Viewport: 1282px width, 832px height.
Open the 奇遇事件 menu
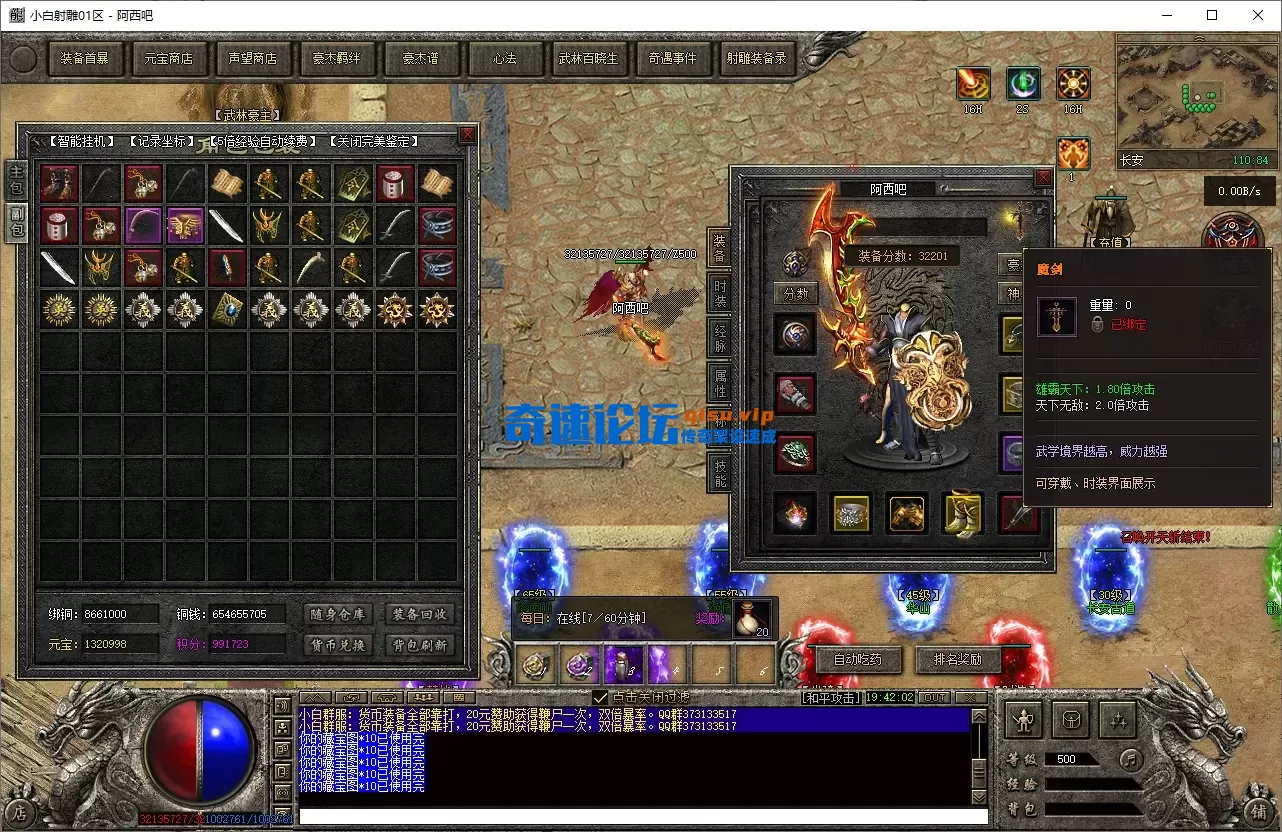672,59
